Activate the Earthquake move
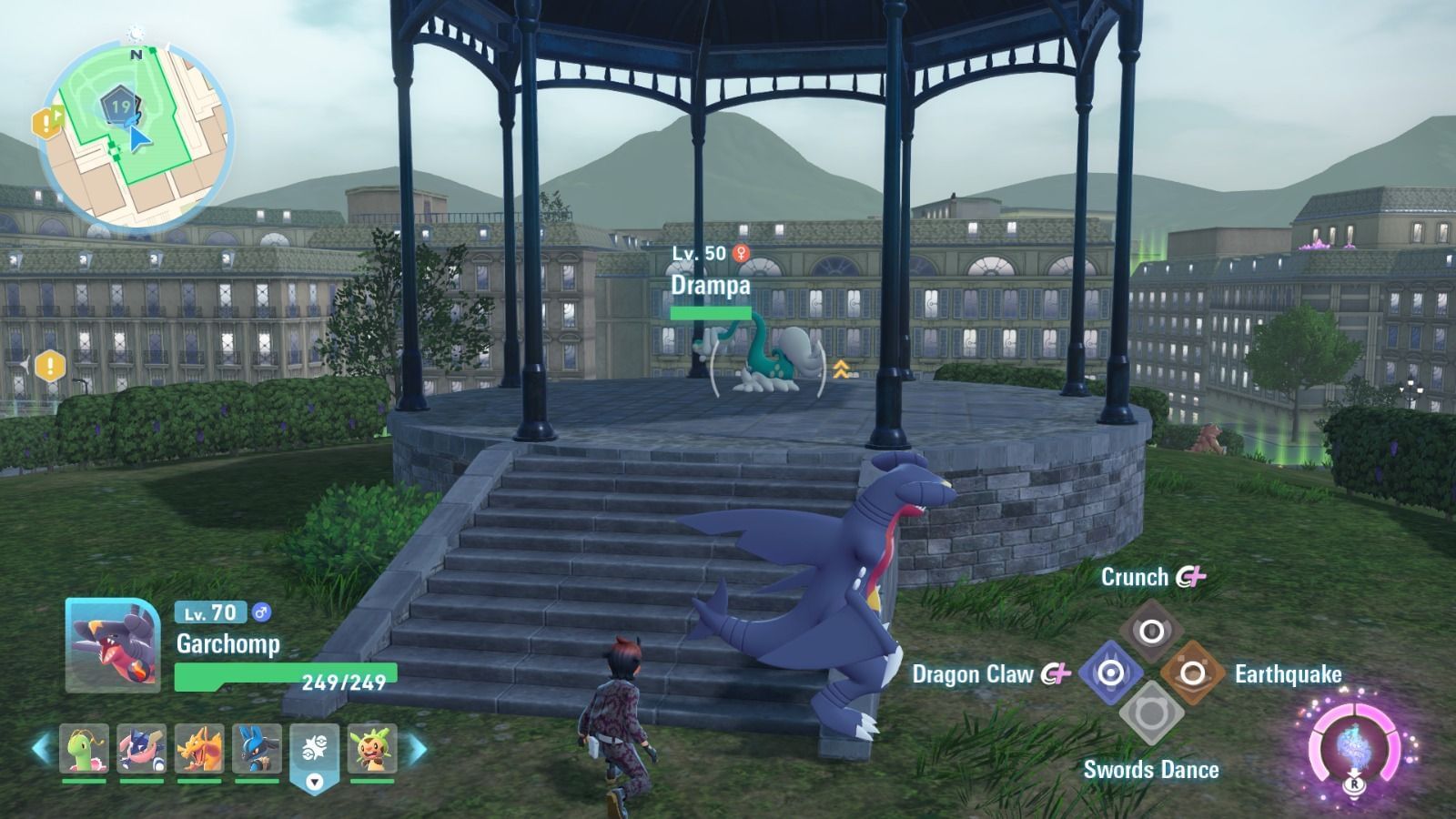 1192,673
